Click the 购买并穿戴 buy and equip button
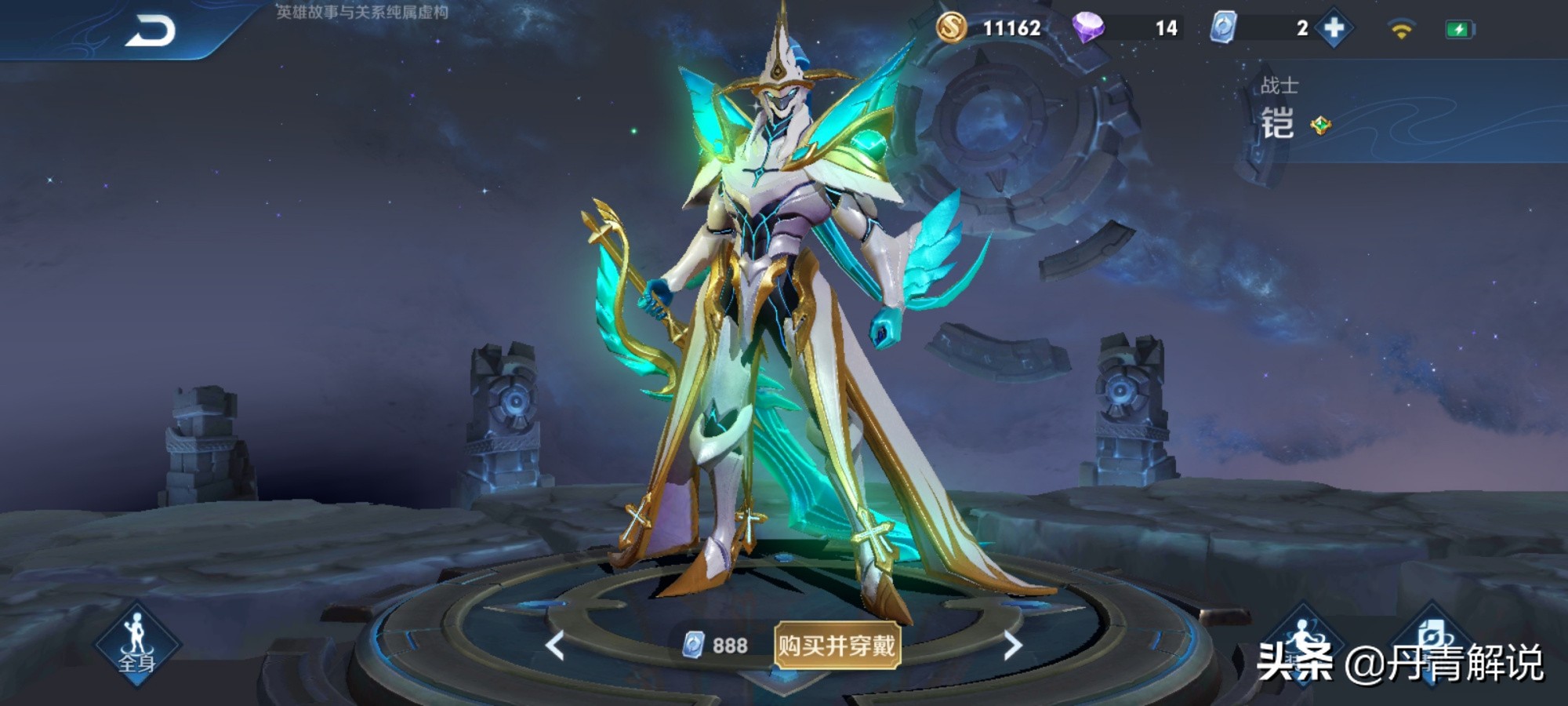 click(x=837, y=646)
